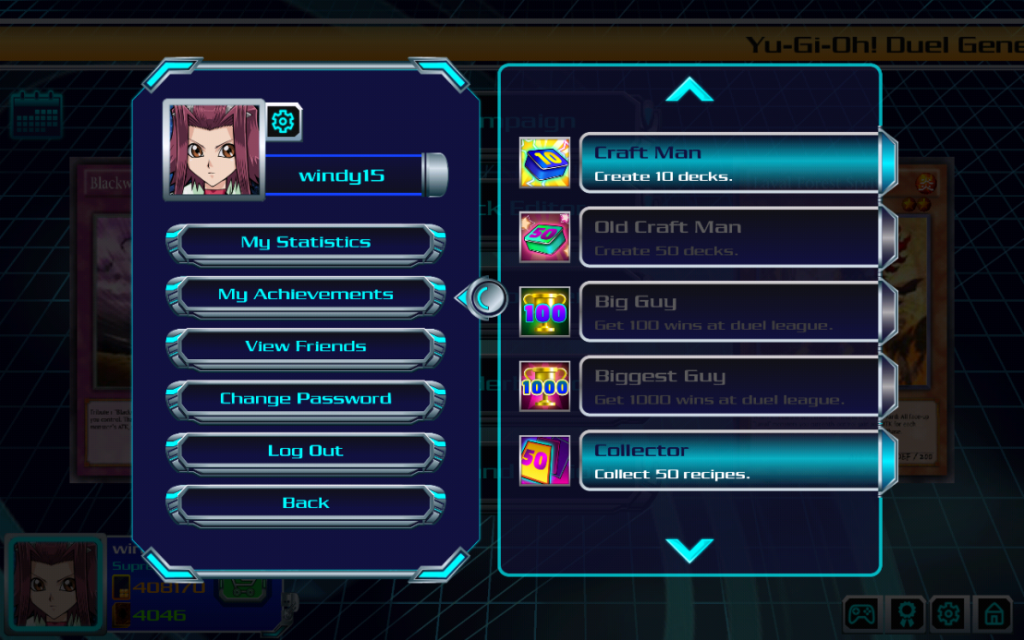Select the Old Craft Man achievement
The width and height of the screenshot is (1024, 640).
click(x=730, y=238)
